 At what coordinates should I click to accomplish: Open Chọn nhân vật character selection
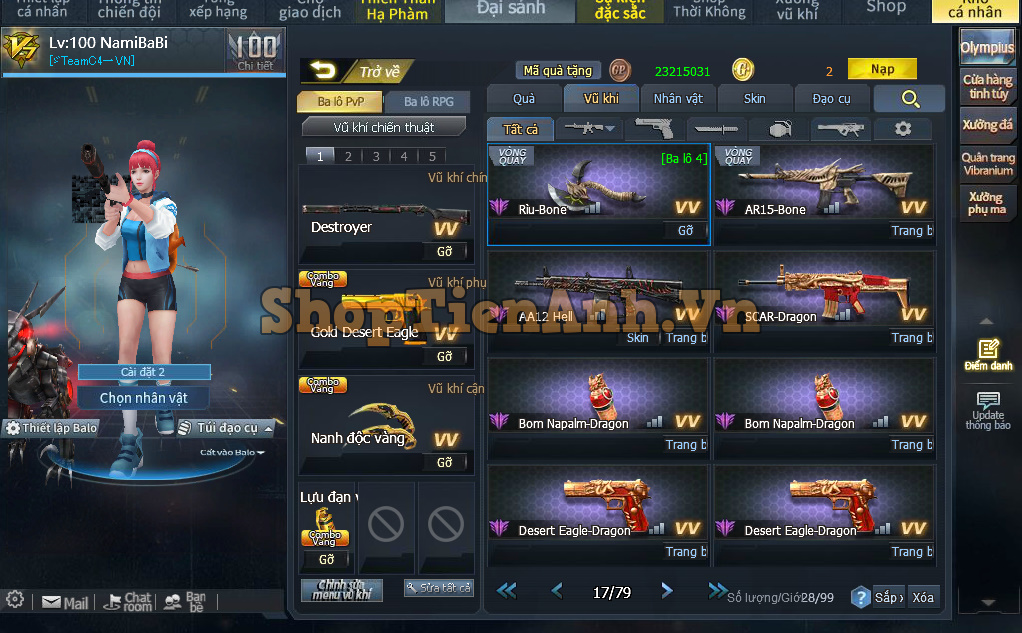click(143, 398)
